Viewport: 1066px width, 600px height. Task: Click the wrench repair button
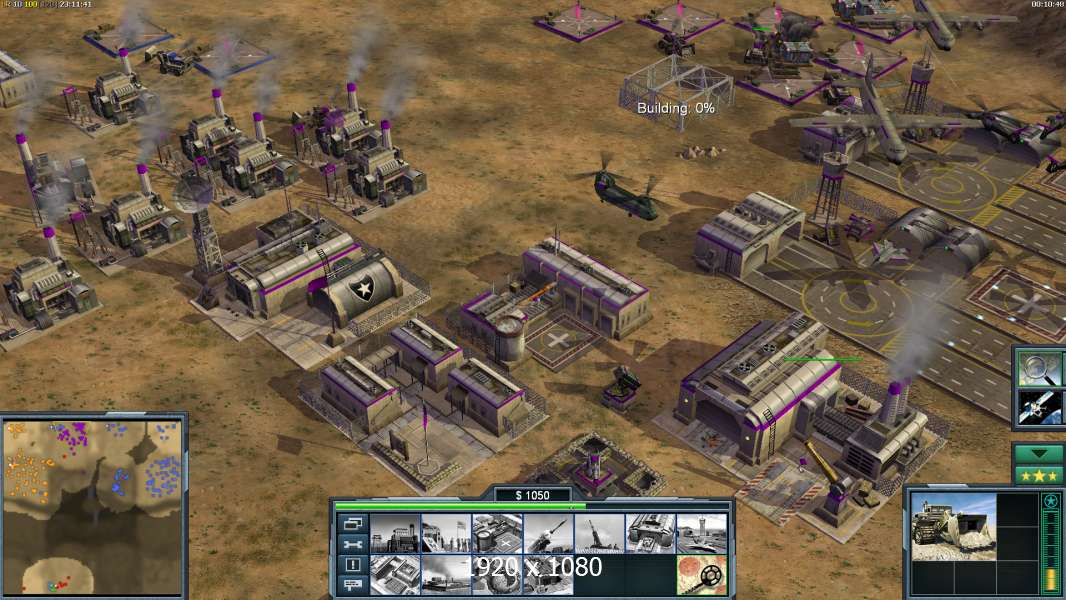(x=352, y=544)
